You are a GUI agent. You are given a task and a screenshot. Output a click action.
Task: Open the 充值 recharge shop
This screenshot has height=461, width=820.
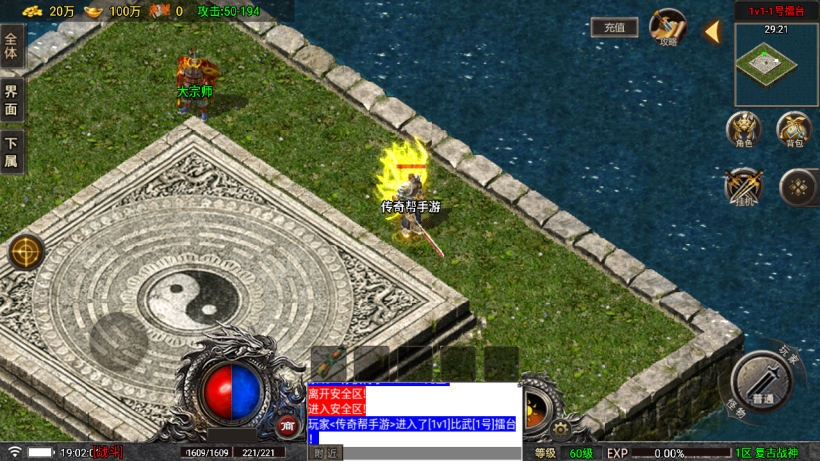coord(614,28)
